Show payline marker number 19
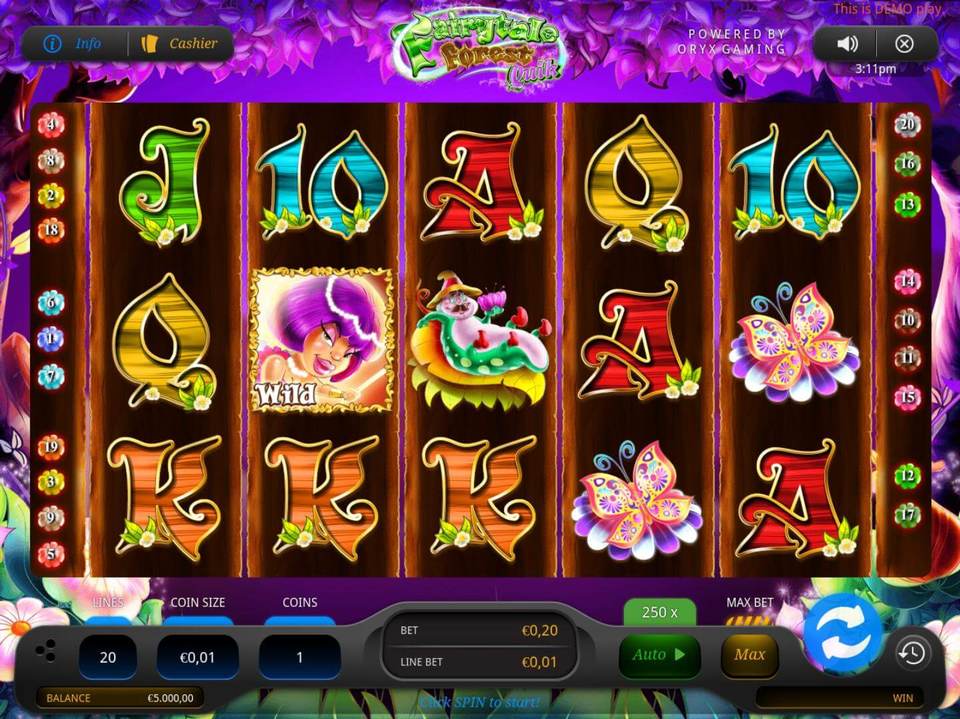 [x=50, y=447]
